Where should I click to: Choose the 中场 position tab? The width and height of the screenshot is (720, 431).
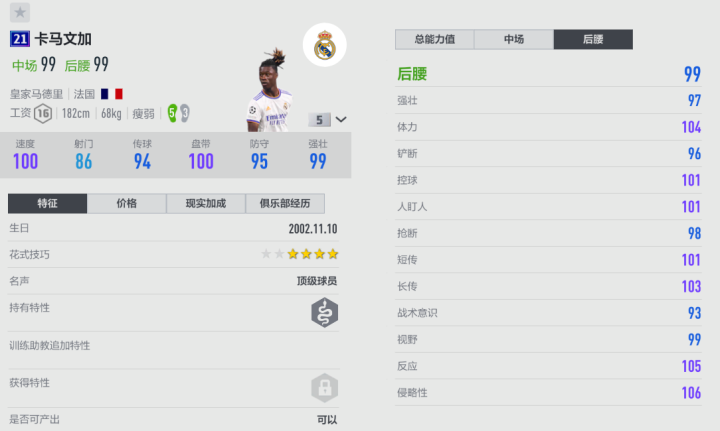click(513, 39)
